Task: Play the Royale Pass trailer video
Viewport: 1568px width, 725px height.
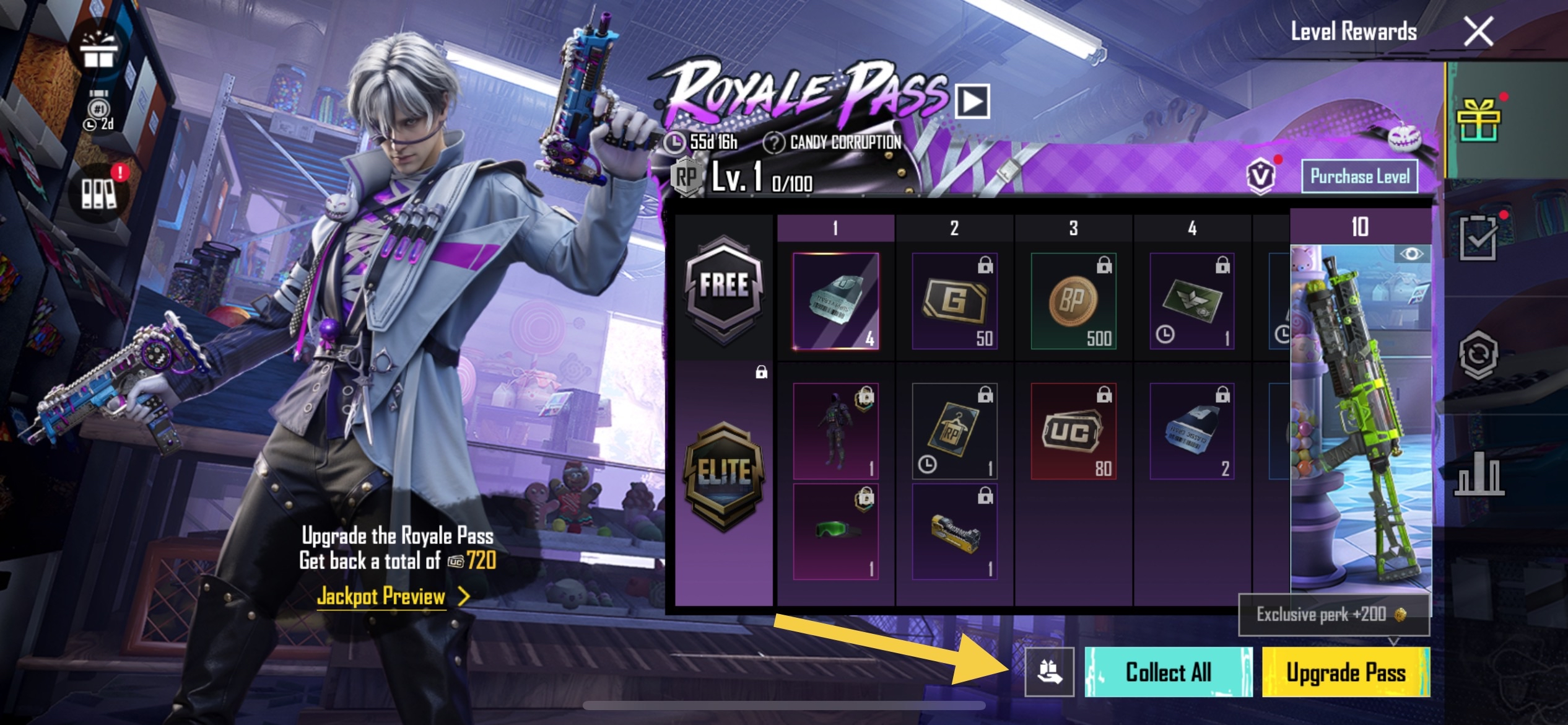Action: [972, 102]
